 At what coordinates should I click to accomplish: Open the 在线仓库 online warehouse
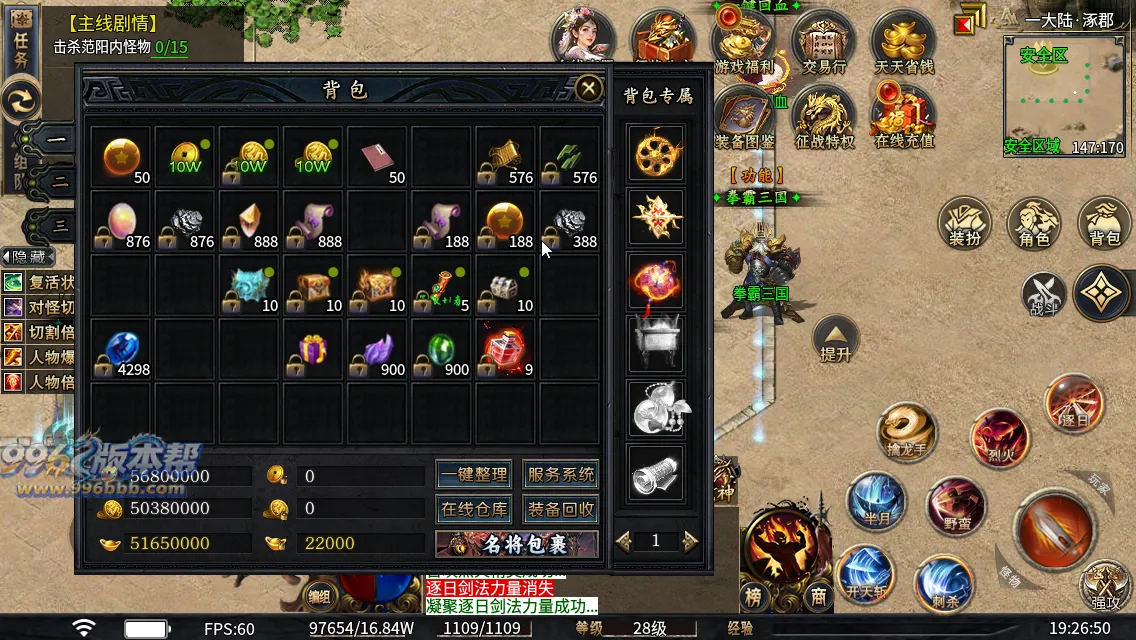[x=474, y=509]
